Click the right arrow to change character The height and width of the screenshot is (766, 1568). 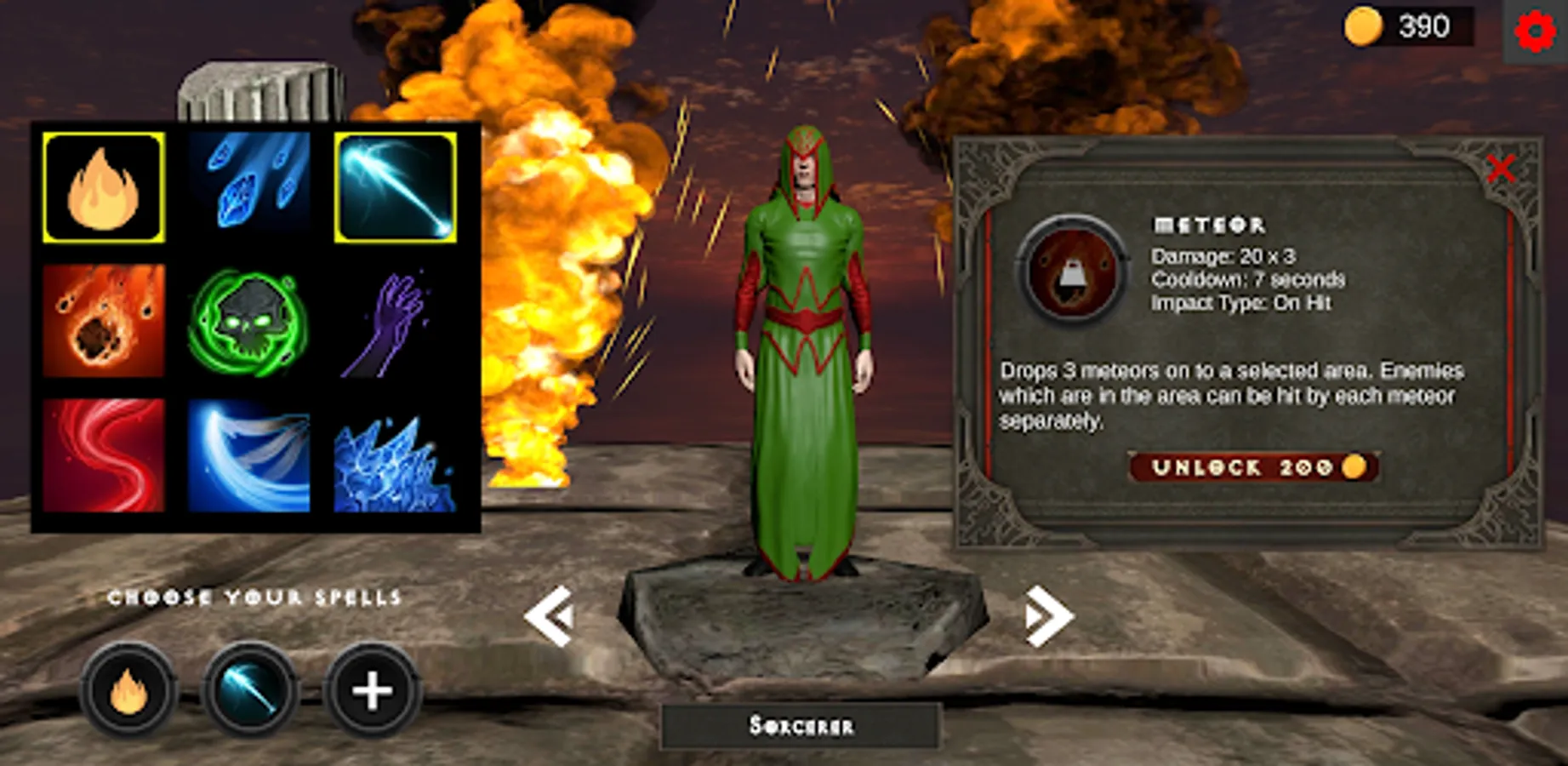[x=1047, y=615]
